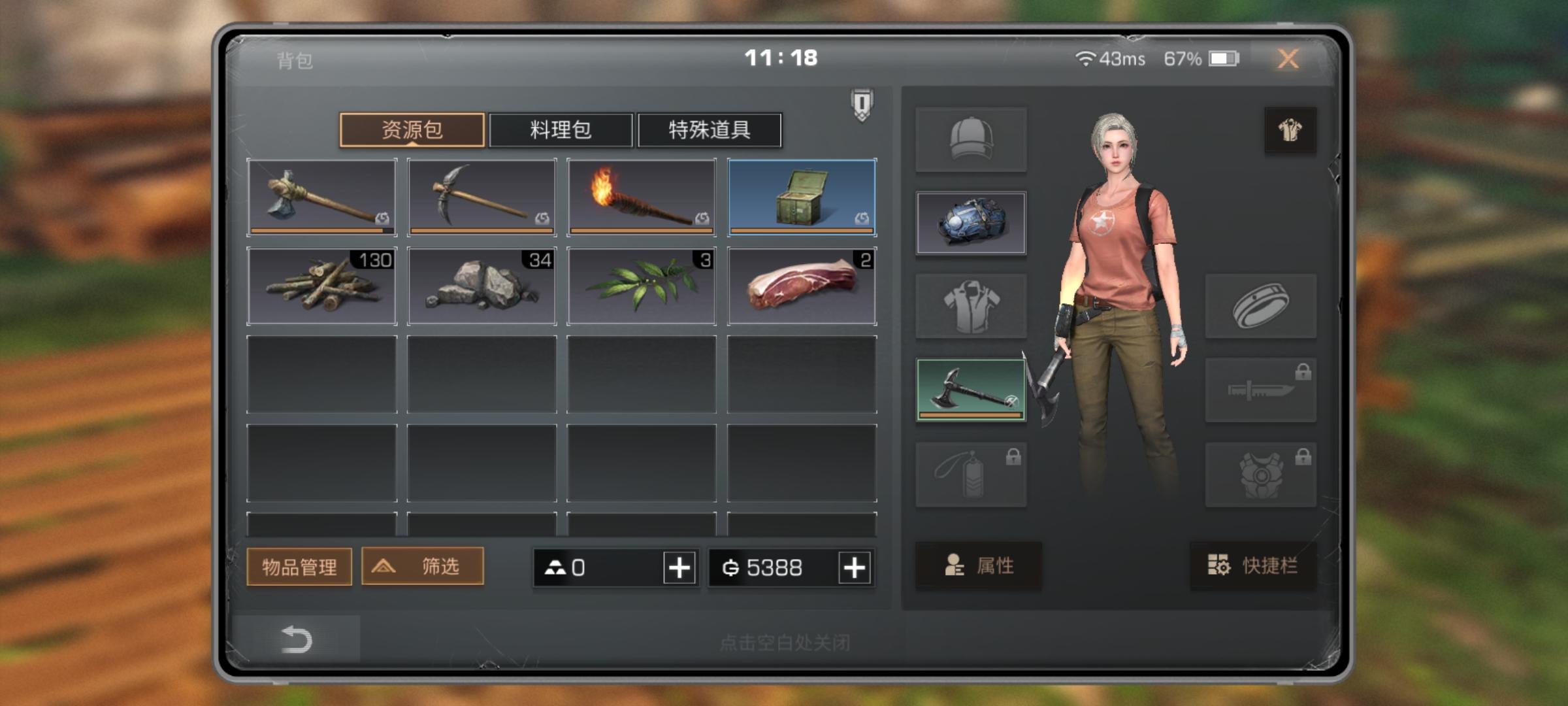
Task: Select the shirt icon in the top-right corner
Action: (1288, 129)
